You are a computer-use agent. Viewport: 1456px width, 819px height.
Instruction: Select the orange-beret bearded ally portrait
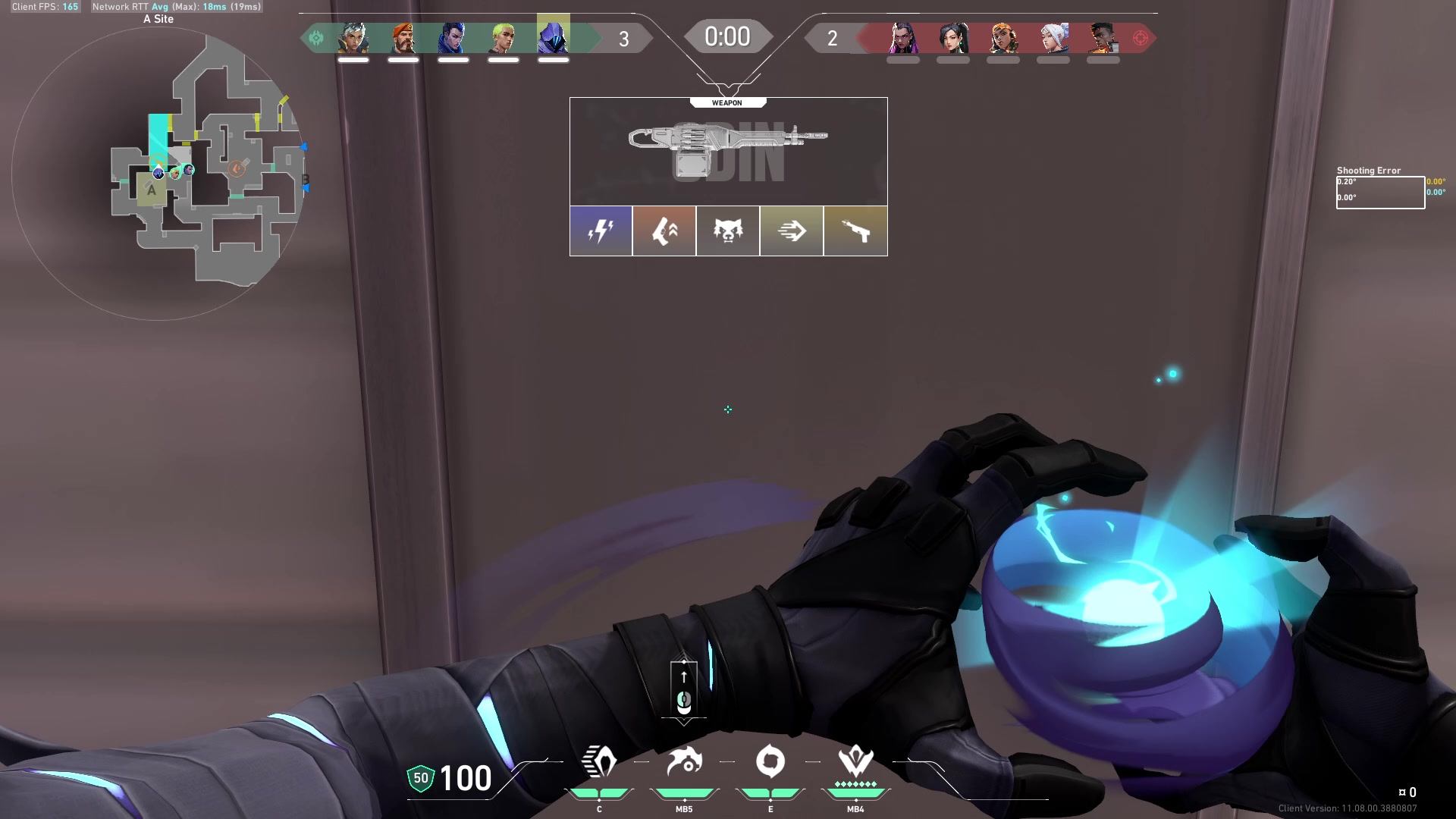pyautogui.click(x=403, y=37)
